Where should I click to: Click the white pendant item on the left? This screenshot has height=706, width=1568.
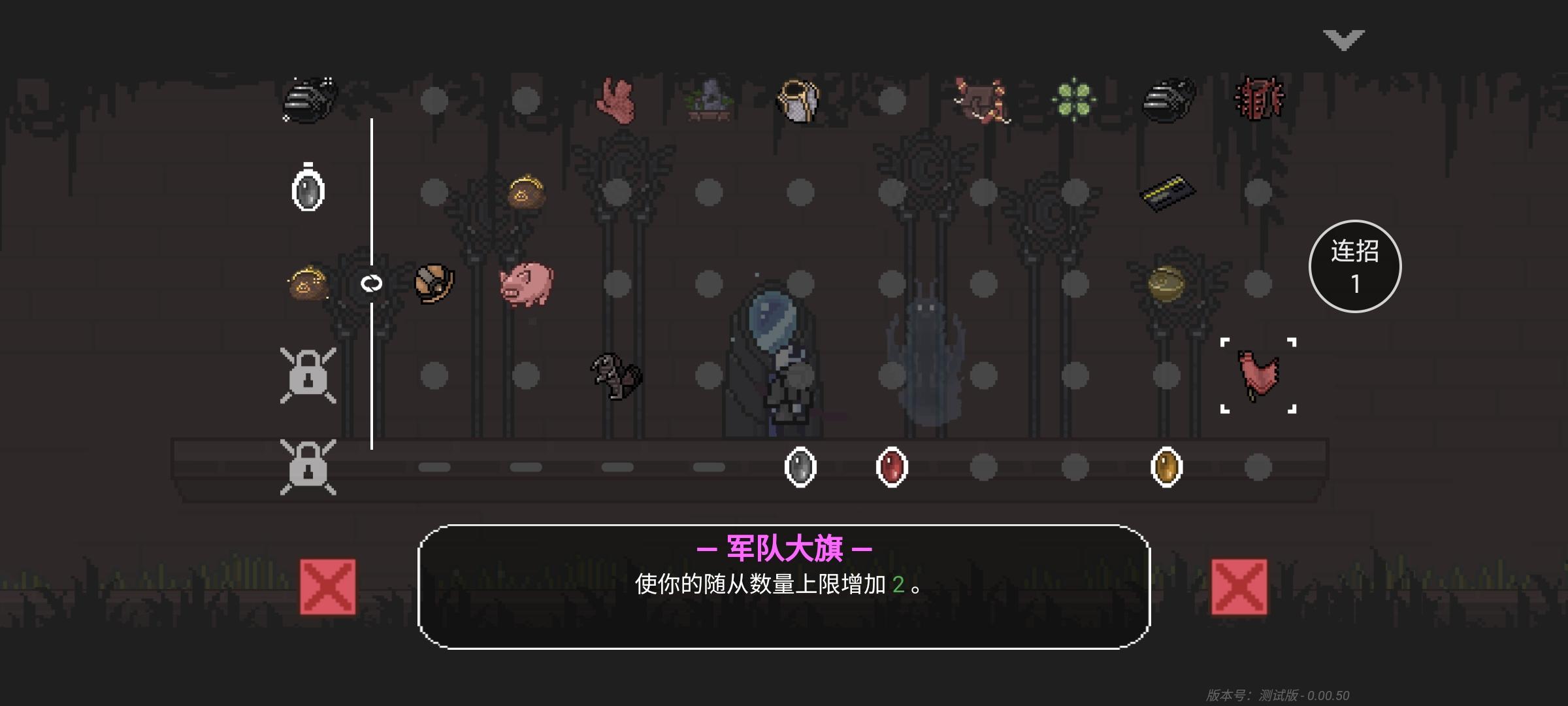click(x=306, y=190)
